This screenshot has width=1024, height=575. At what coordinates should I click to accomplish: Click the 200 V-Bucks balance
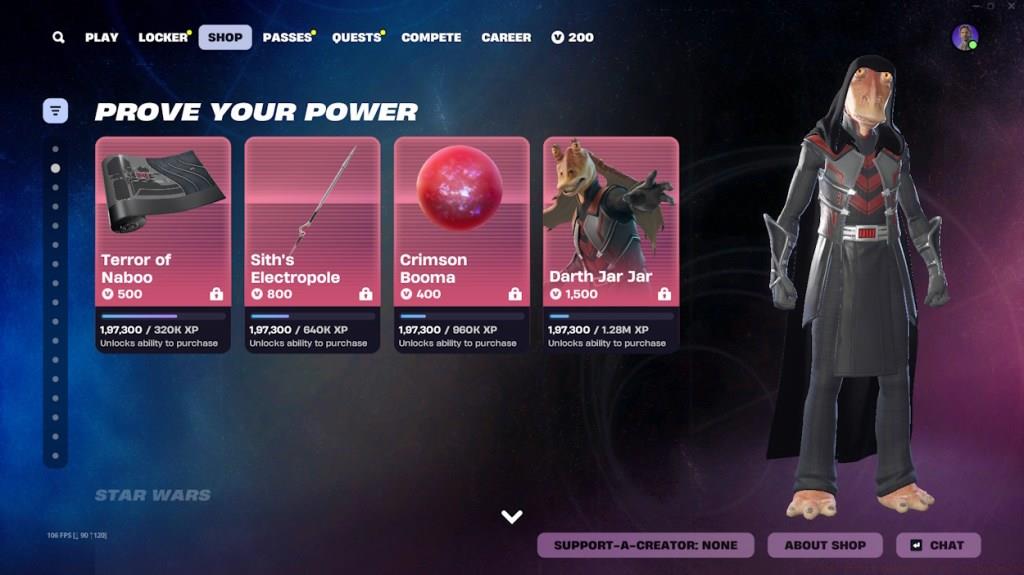(572, 38)
